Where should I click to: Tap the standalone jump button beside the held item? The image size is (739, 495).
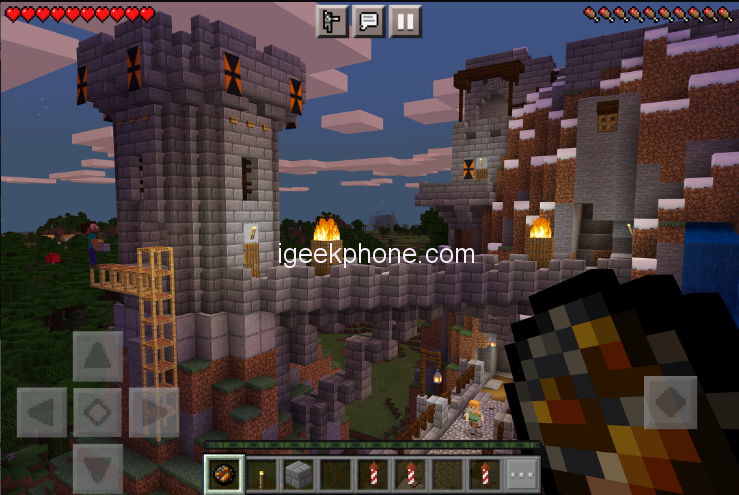(x=670, y=402)
